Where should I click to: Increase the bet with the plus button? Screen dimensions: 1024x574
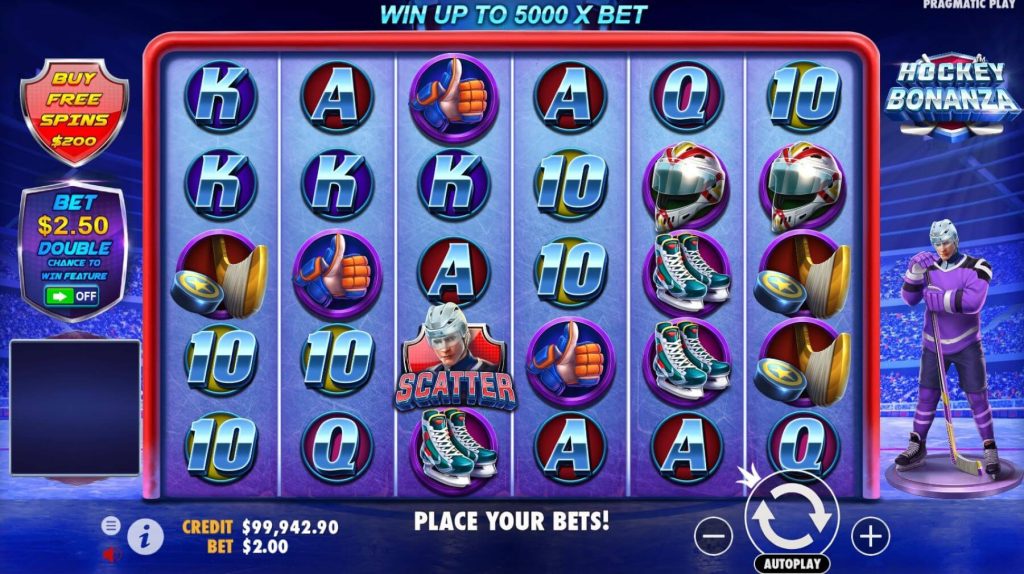[x=871, y=537]
